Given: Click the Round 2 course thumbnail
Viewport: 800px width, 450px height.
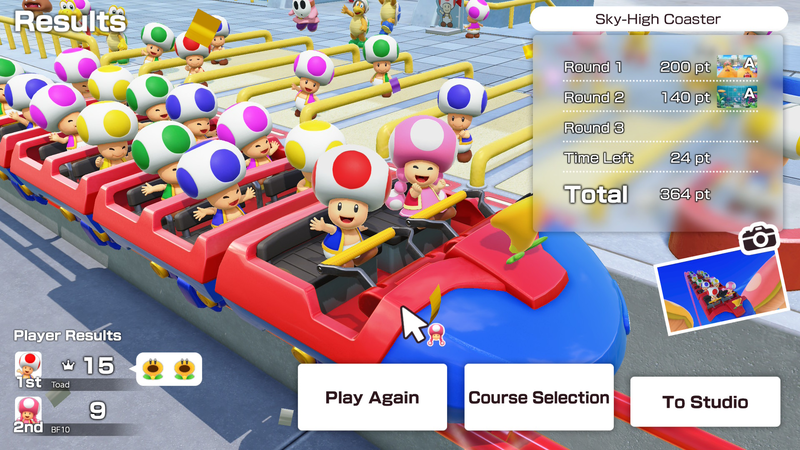Looking at the screenshot, I should click(736, 97).
